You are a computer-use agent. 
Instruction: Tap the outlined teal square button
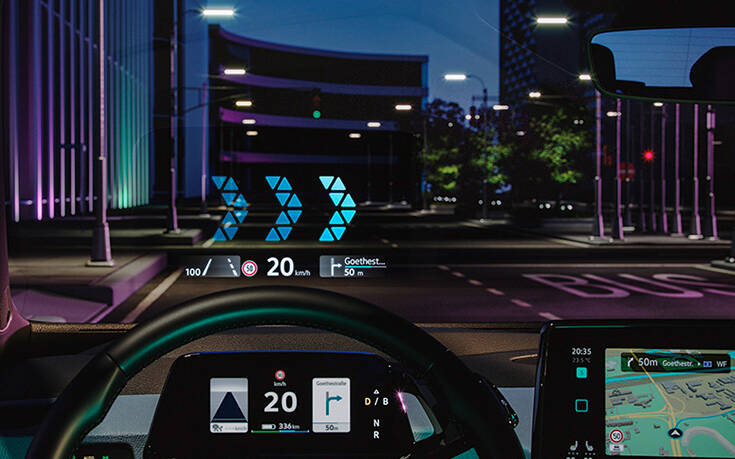pyautogui.click(x=581, y=405)
